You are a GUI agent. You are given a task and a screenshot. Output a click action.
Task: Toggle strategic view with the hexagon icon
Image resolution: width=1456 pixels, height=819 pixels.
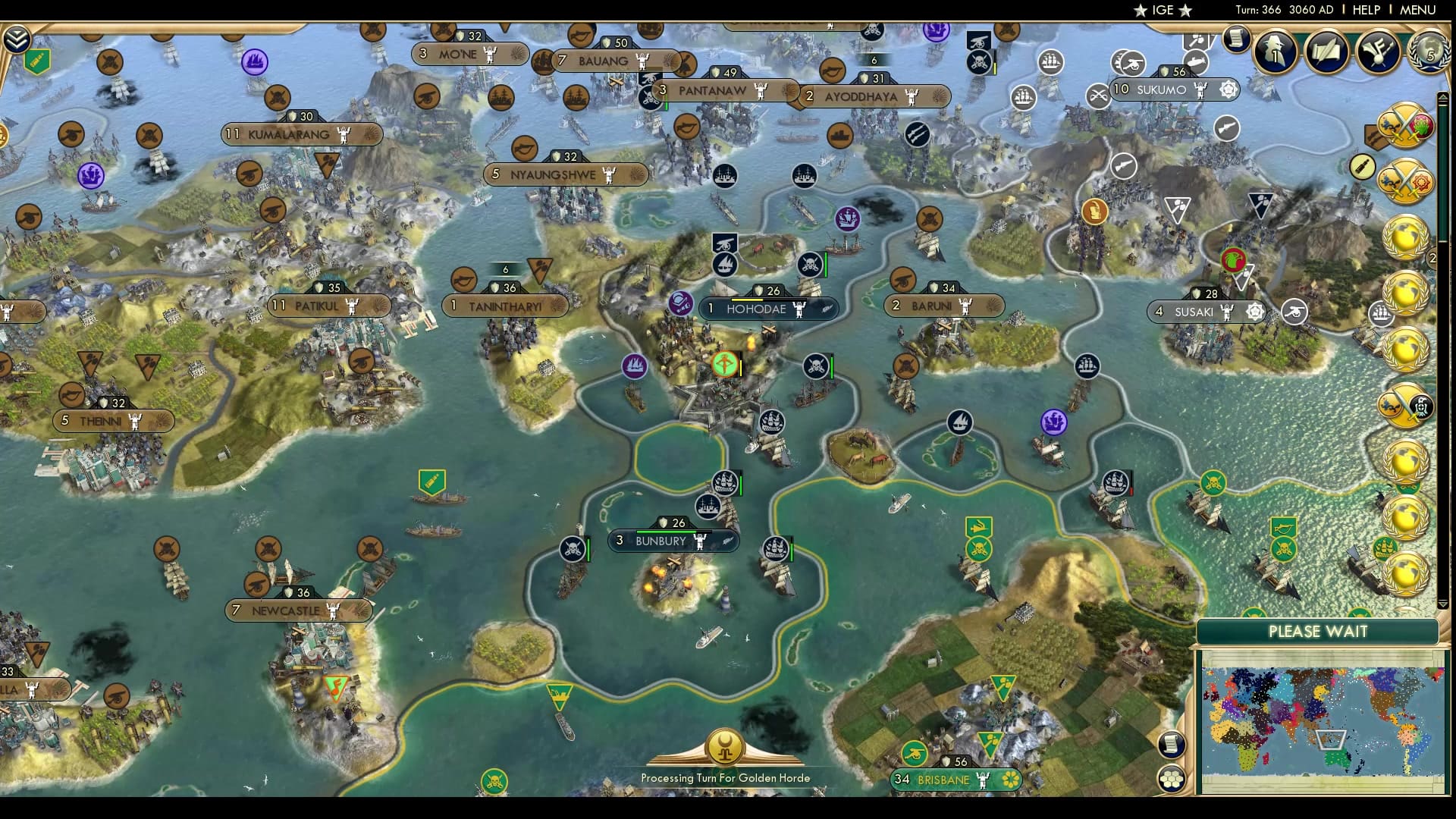coord(1172,779)
